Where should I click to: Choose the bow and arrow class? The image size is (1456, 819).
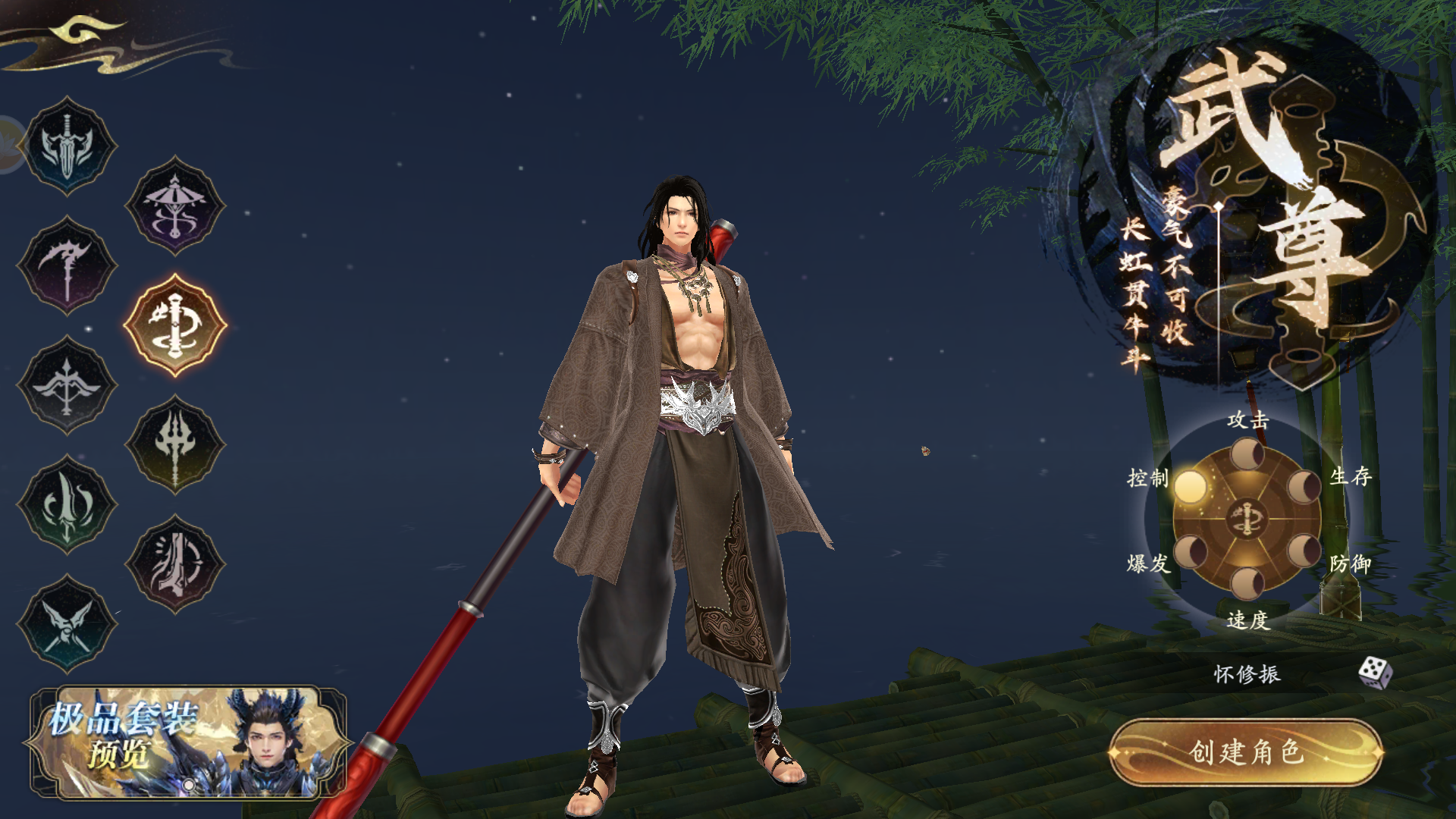pos(67,385)
